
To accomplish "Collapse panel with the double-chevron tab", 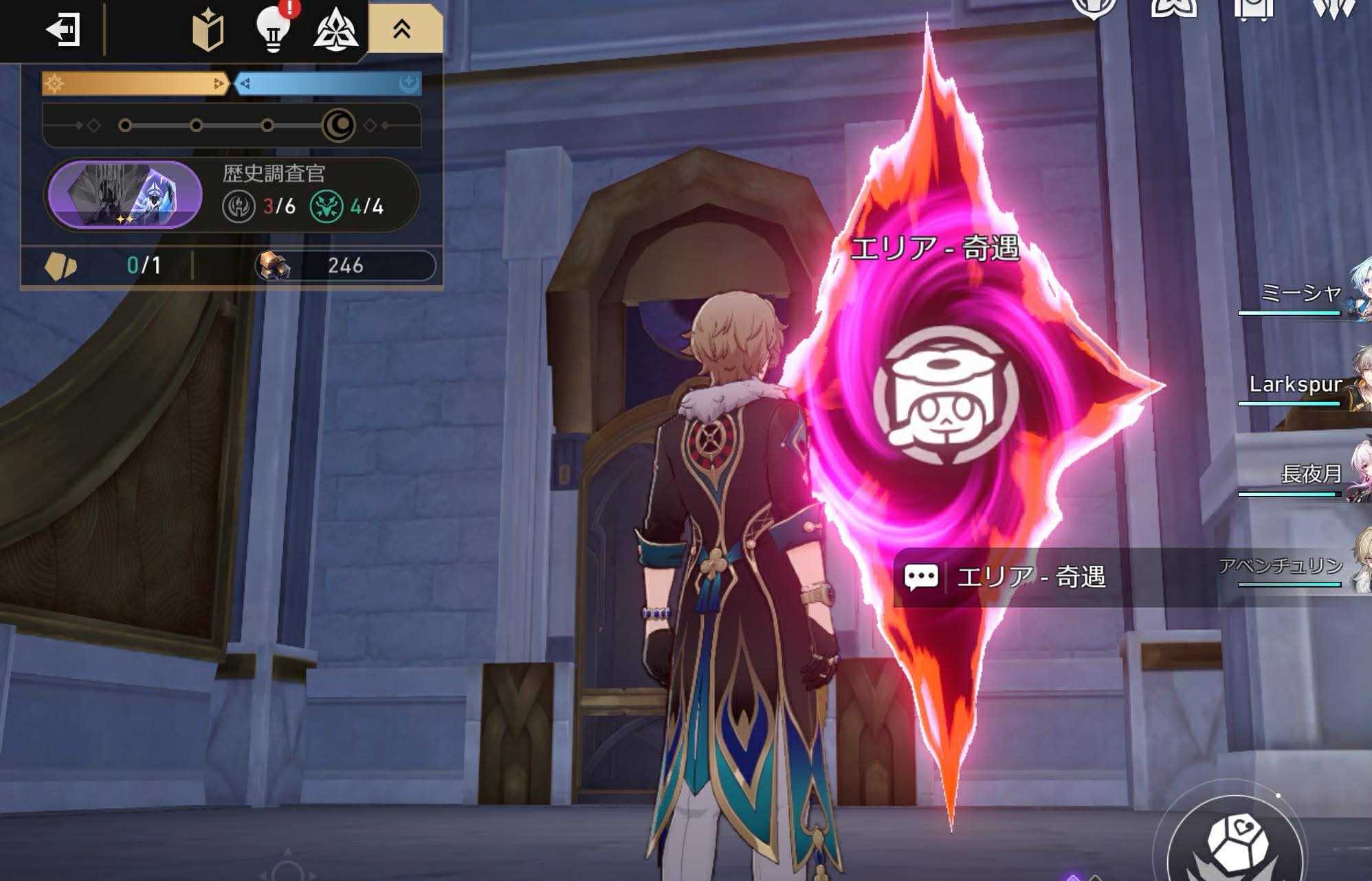I will [x=402, y=29].
